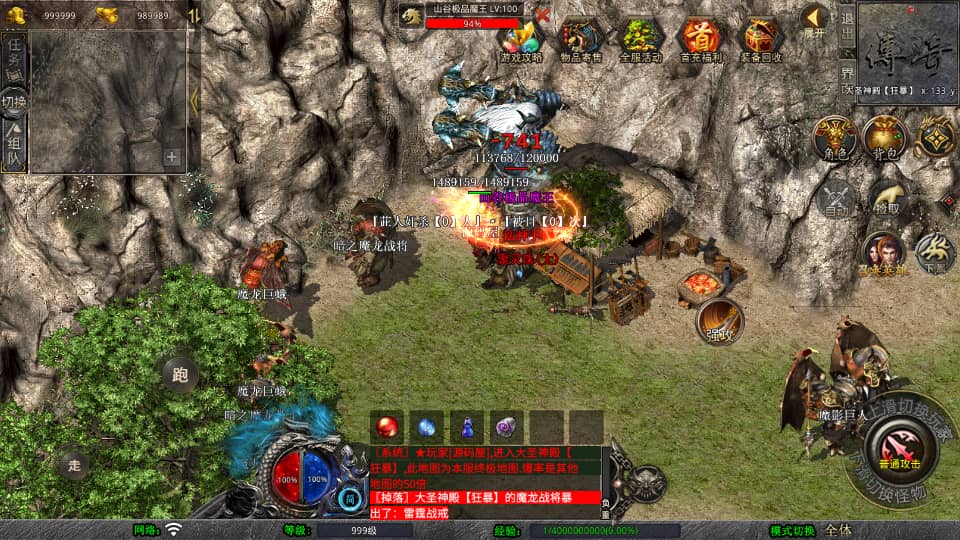The image size is (960, 540).
Task: Use the red potion quick slot
Action: [387, 427]
